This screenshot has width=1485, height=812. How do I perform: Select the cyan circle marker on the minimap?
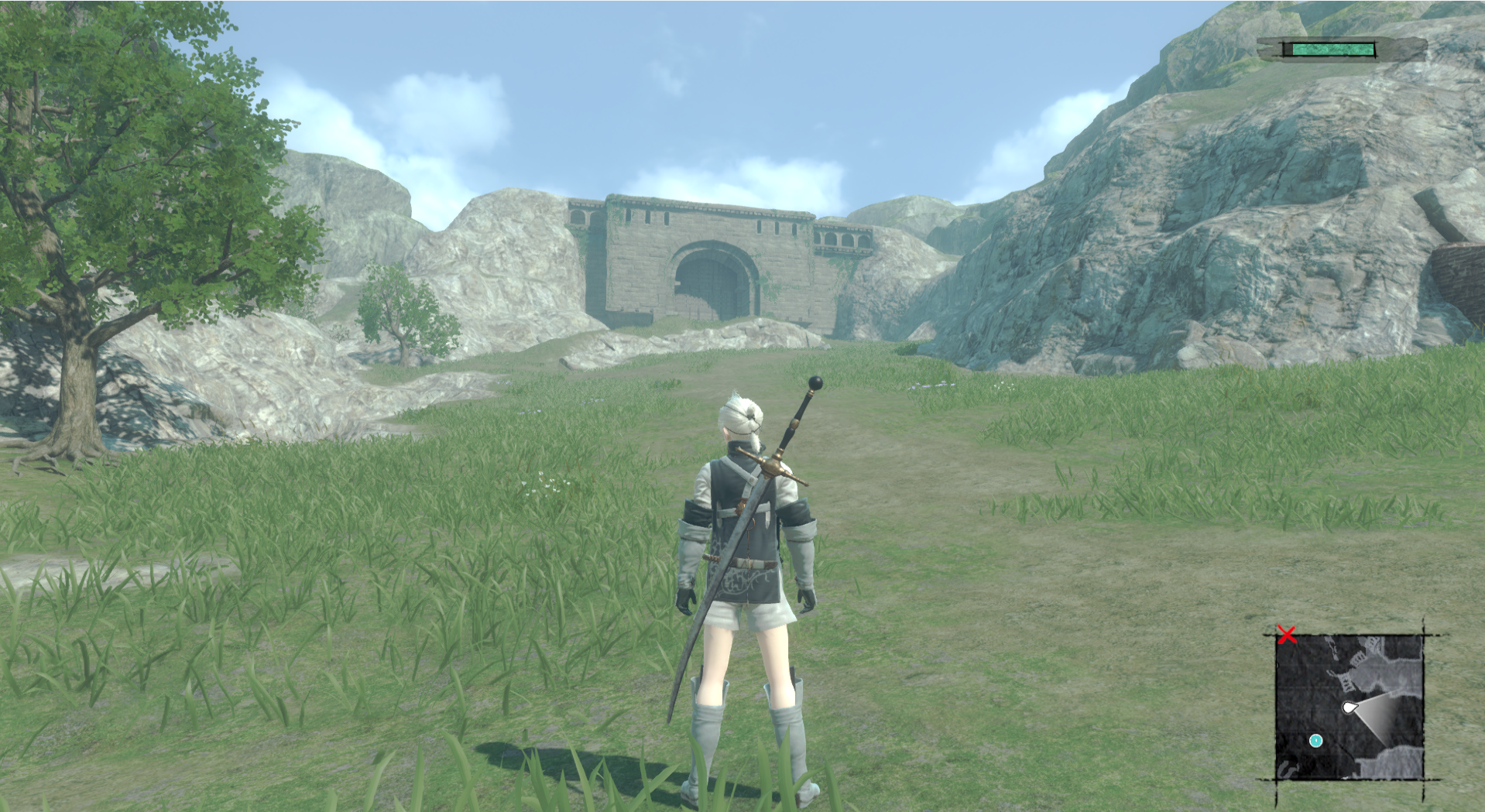point(1315,741)
